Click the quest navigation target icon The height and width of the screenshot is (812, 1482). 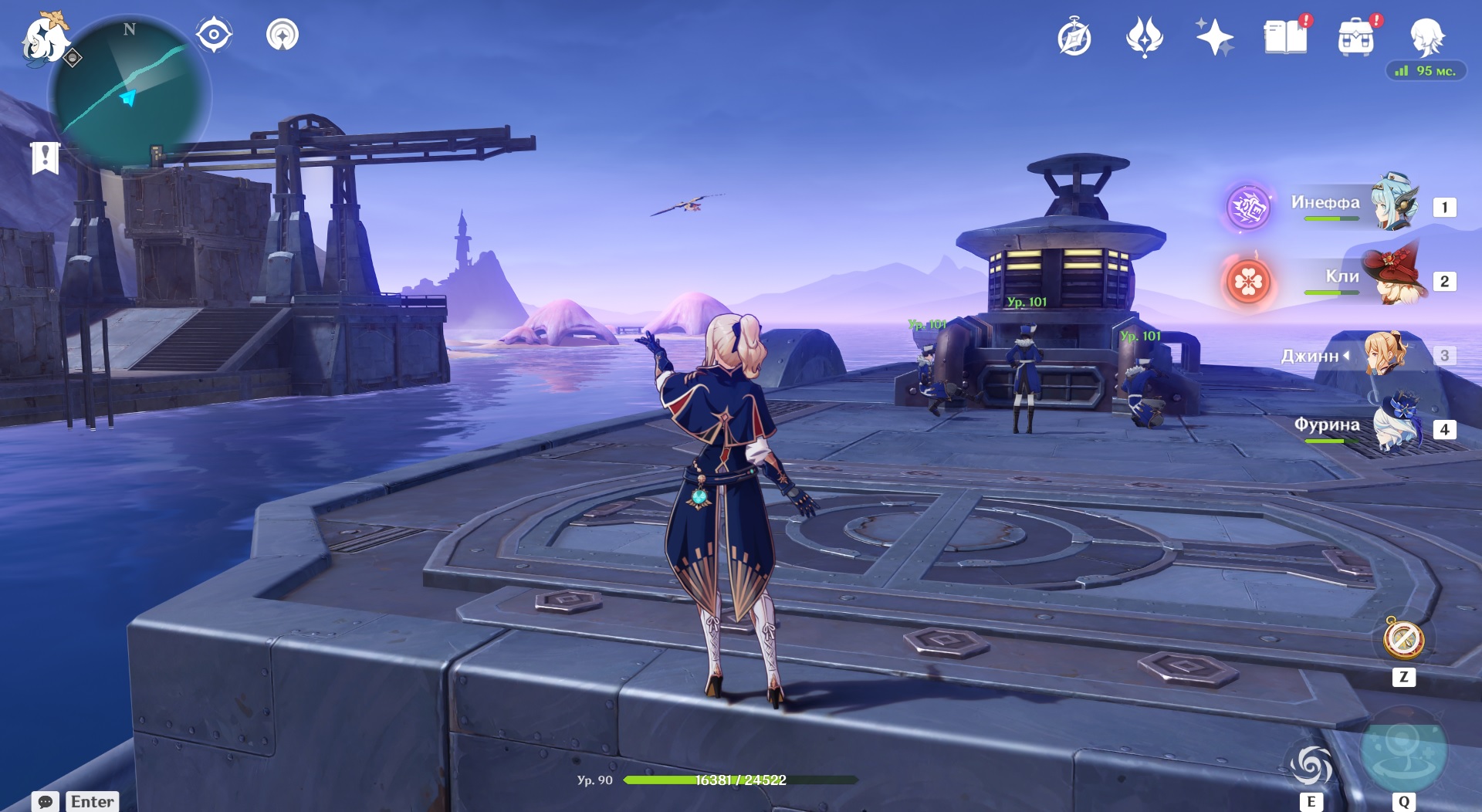[214, 36]
